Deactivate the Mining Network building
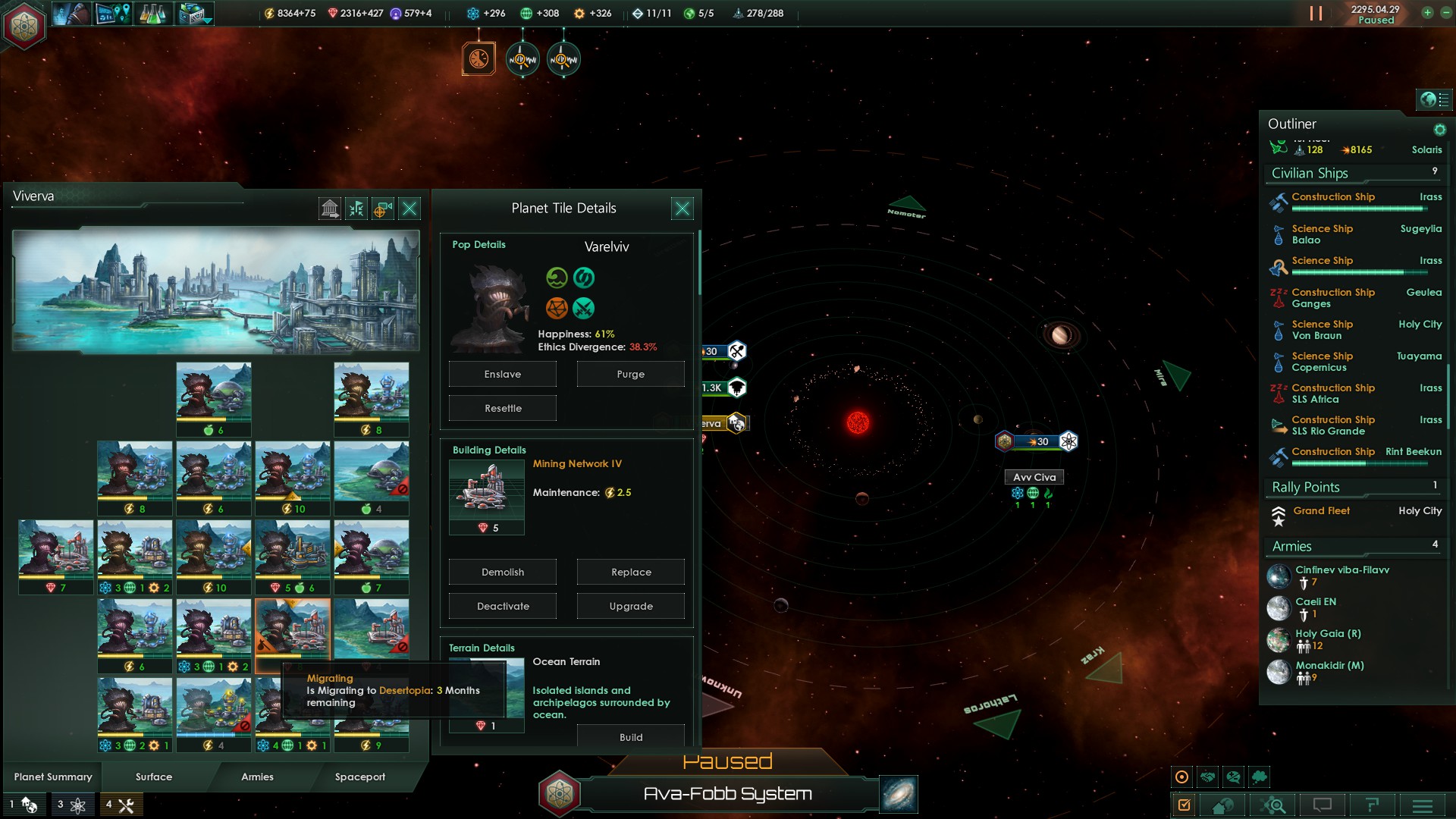Viewport: 1456px width, 819px height. pos(502,607)
